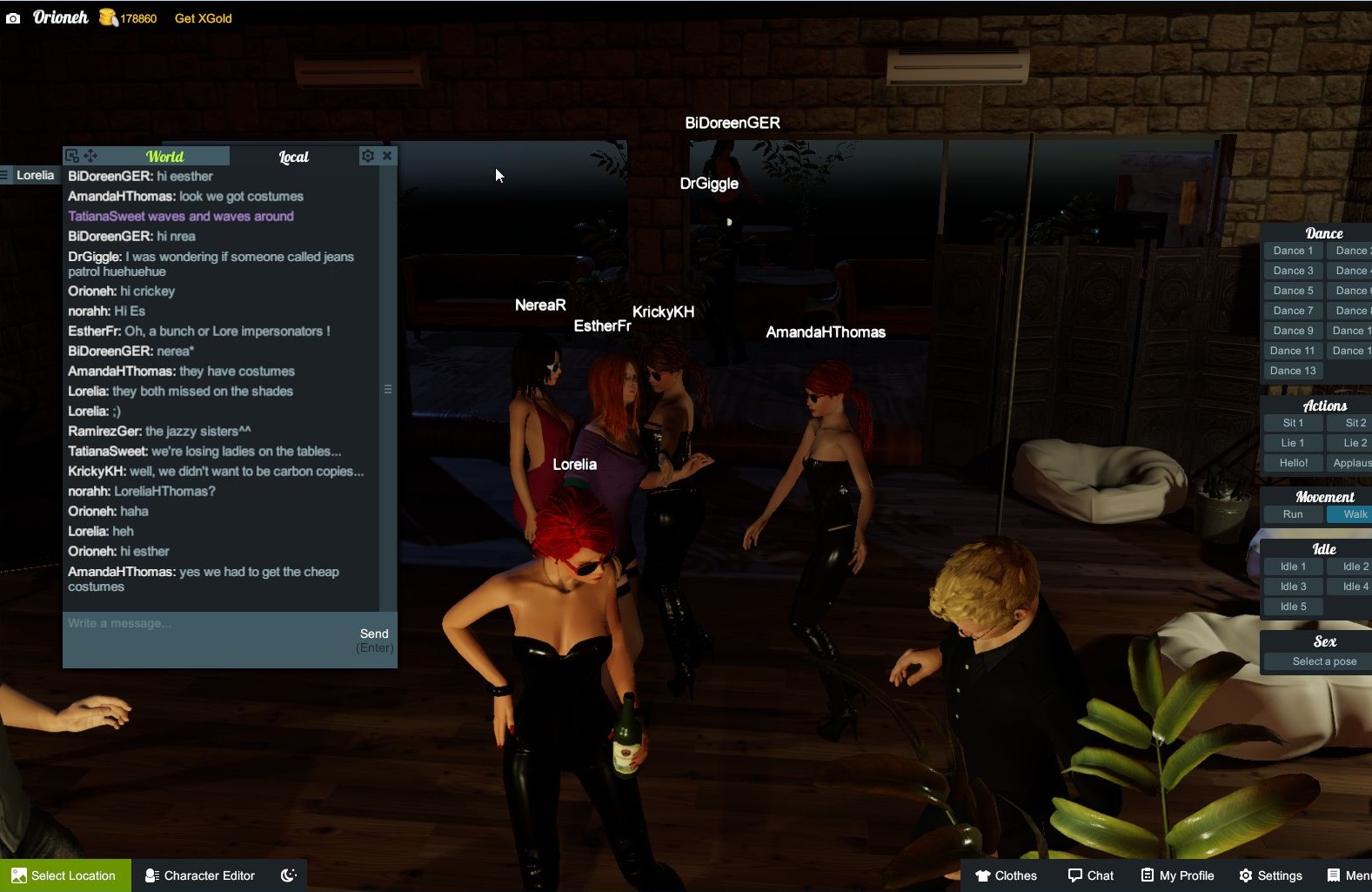Open the Clothes panel
The width and height of the screenshot is (1372, 892).
[1007, 875]
